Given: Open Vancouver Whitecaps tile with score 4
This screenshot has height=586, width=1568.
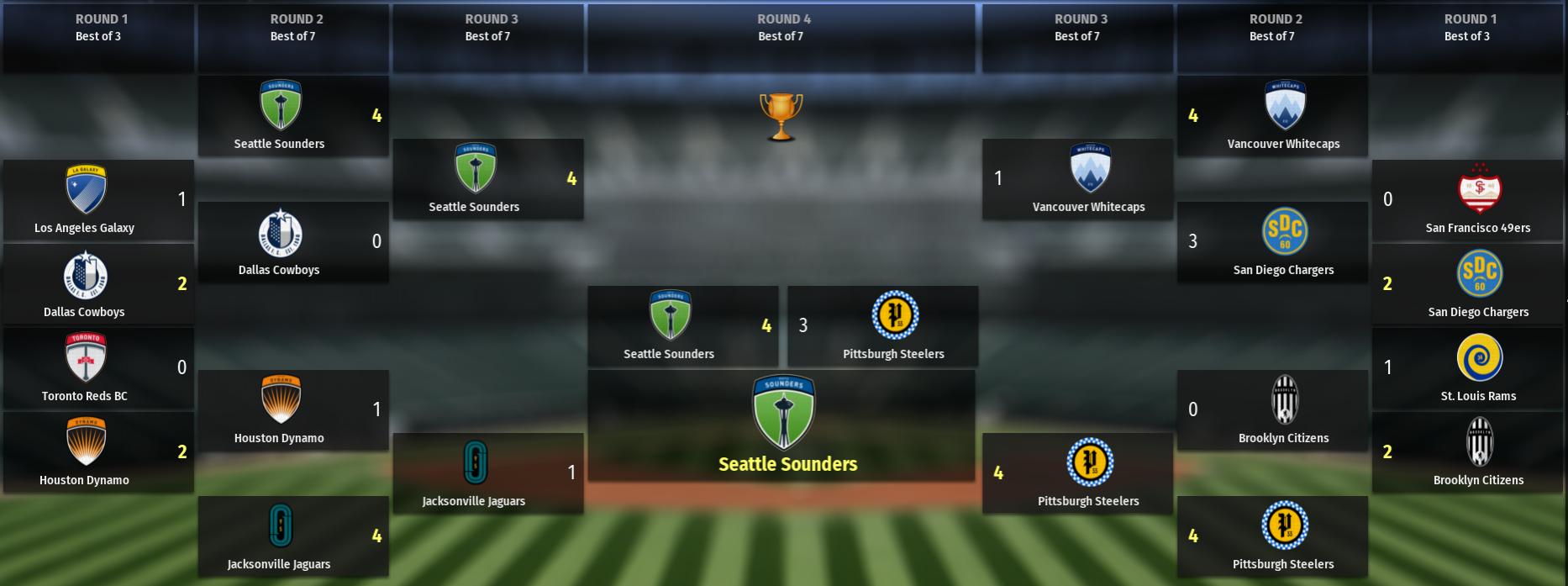Looking at the screenshot, I should pos(1272,116).
